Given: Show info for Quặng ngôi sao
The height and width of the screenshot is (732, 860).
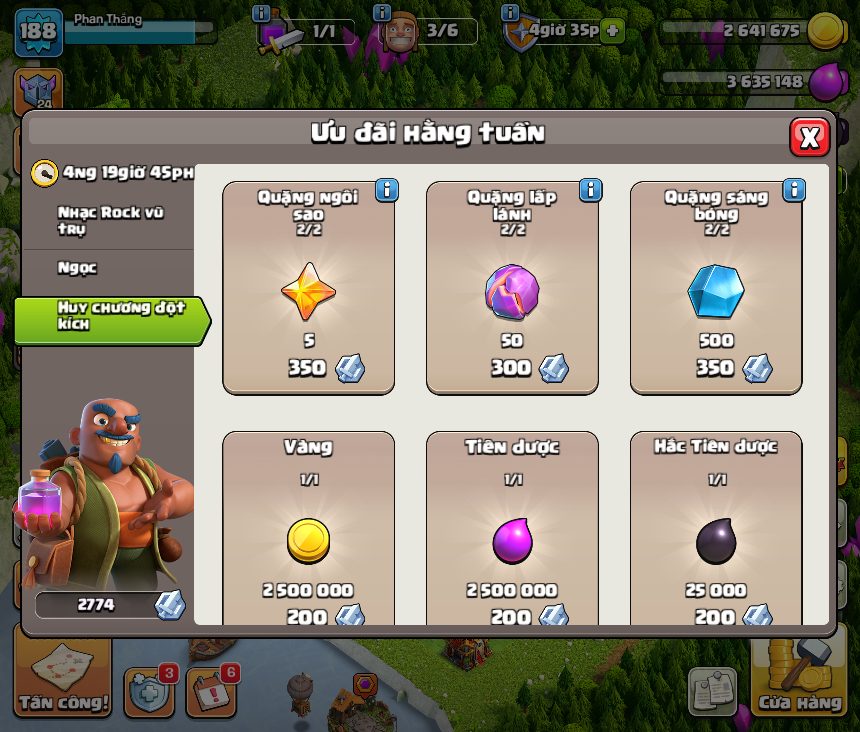Looking at the screenshot, I should (386, 190).
